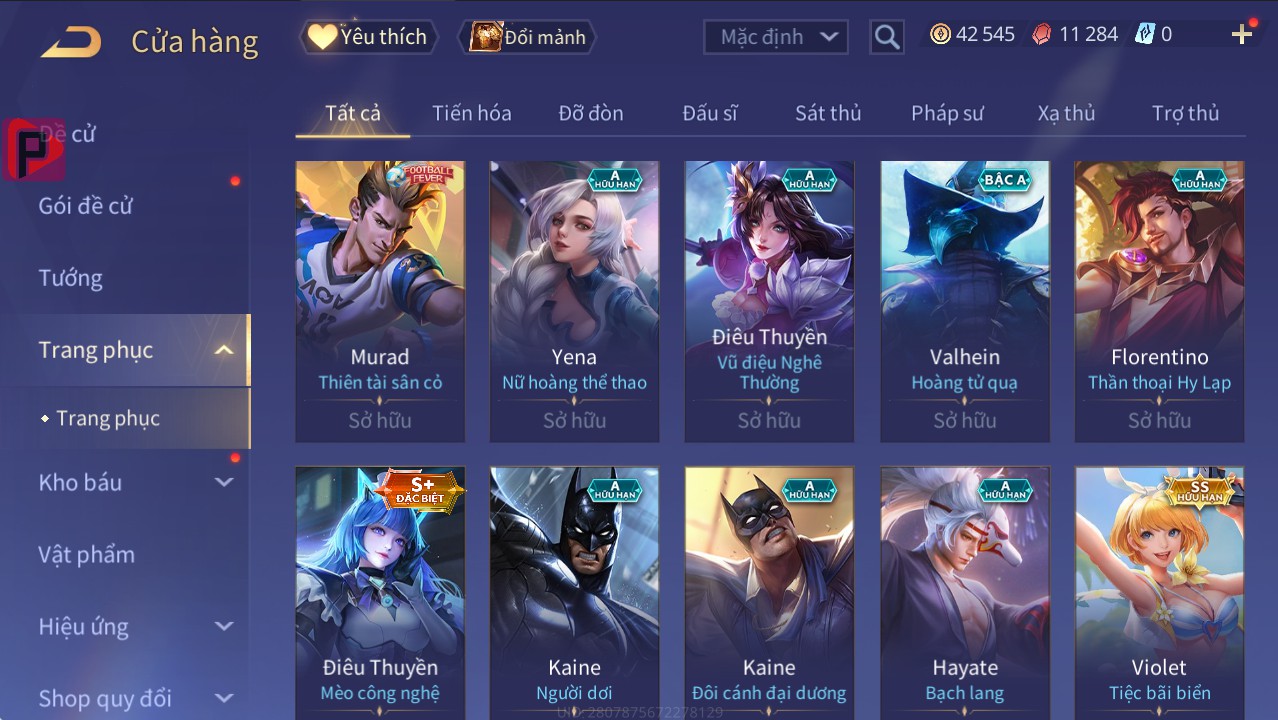Show the Đấu sĩ category
This screenshot has width=1278, height=720.
click(x=709, y=113)
